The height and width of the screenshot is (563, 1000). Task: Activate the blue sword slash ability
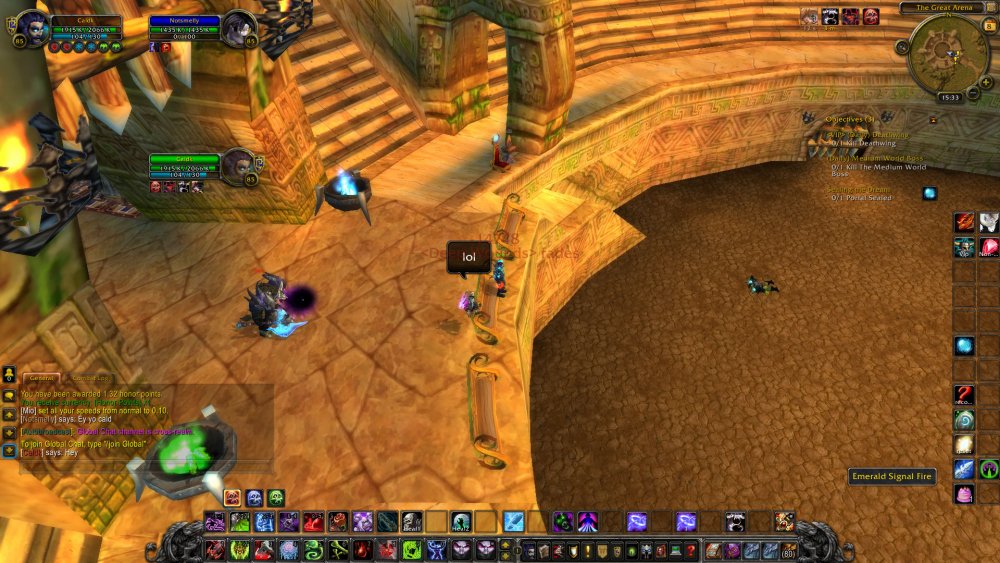(x=513, y=521)
